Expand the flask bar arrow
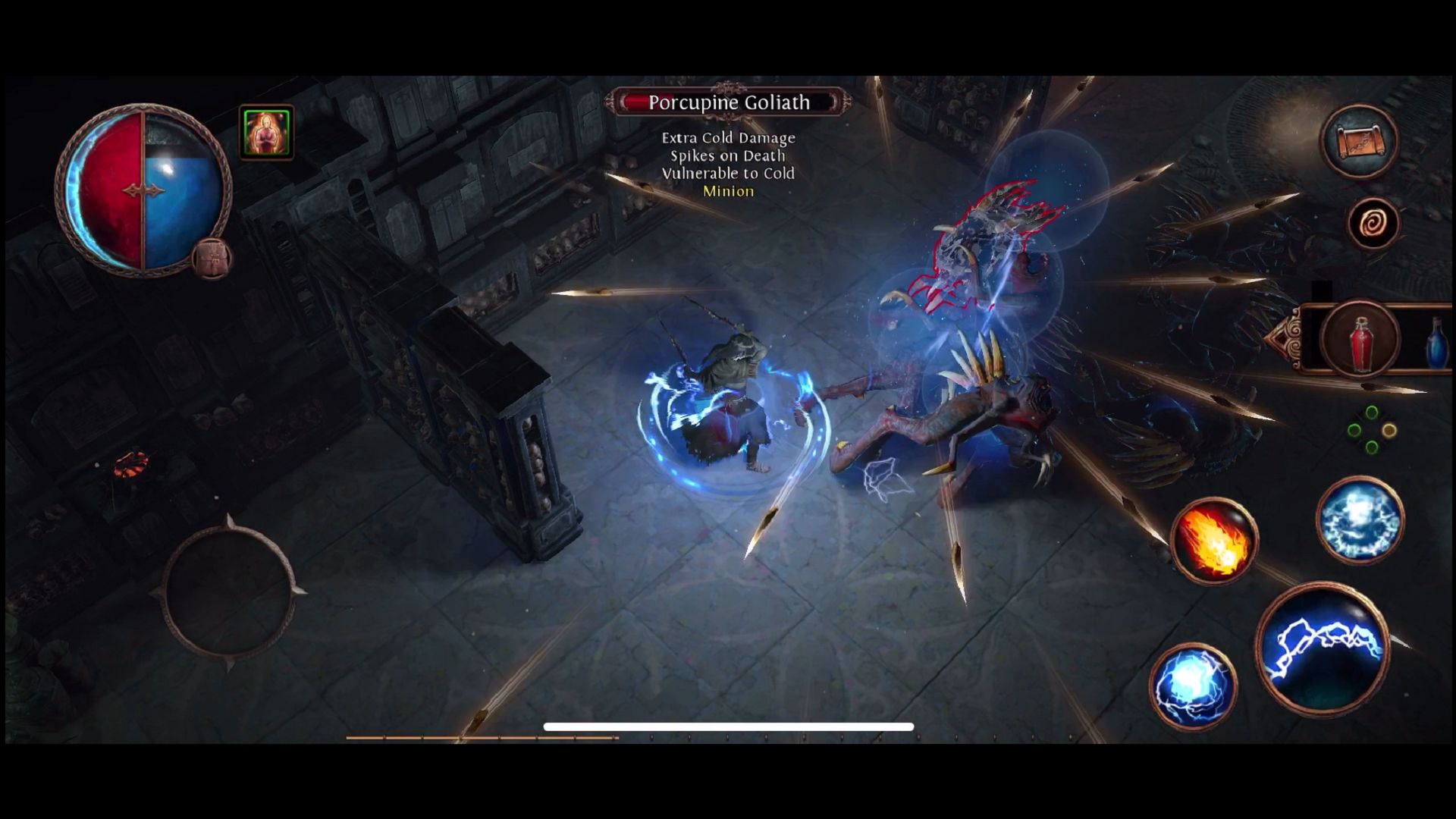 click(1284, 339)
